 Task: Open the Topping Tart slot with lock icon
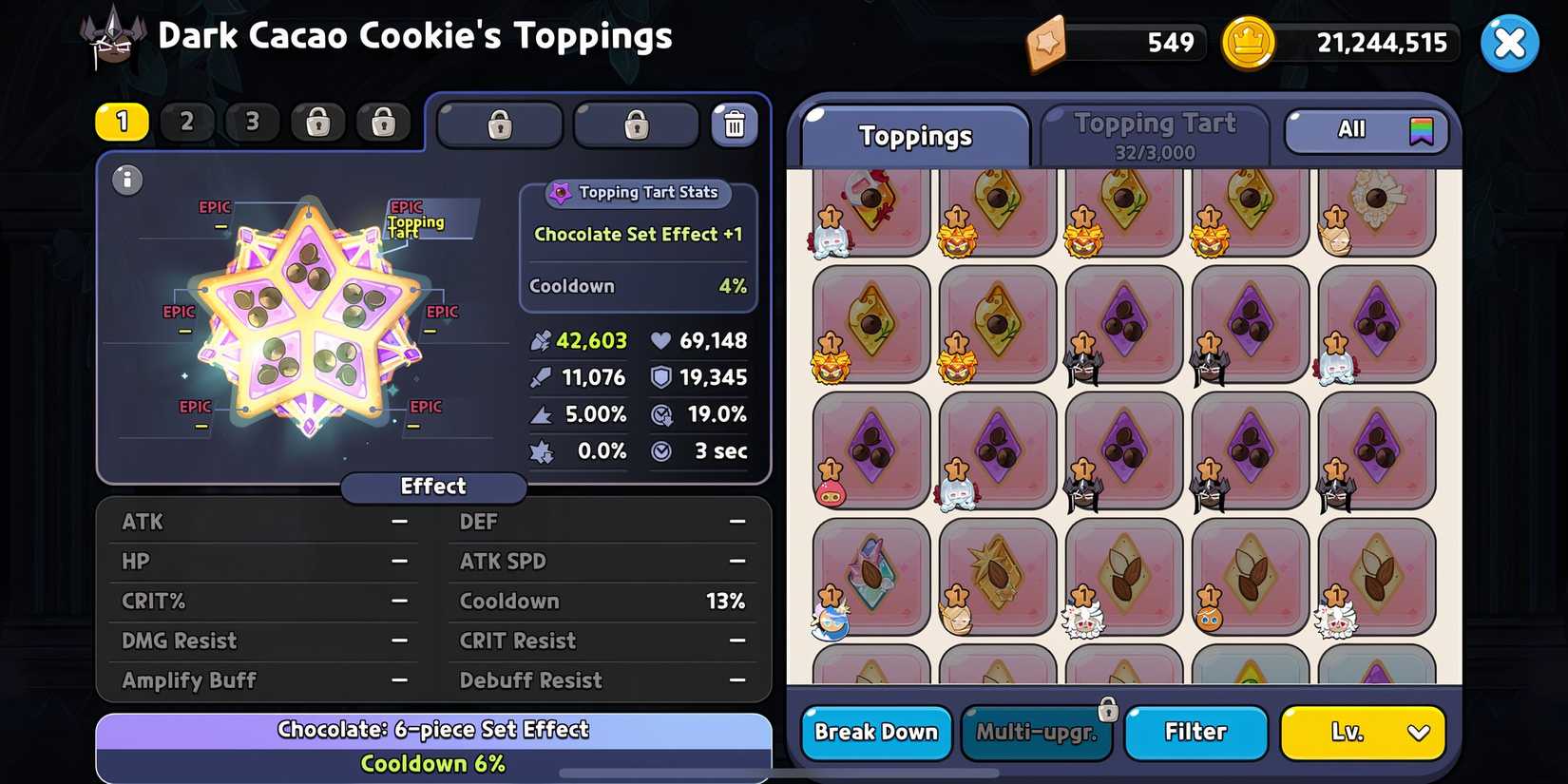(x=498, y=124)
